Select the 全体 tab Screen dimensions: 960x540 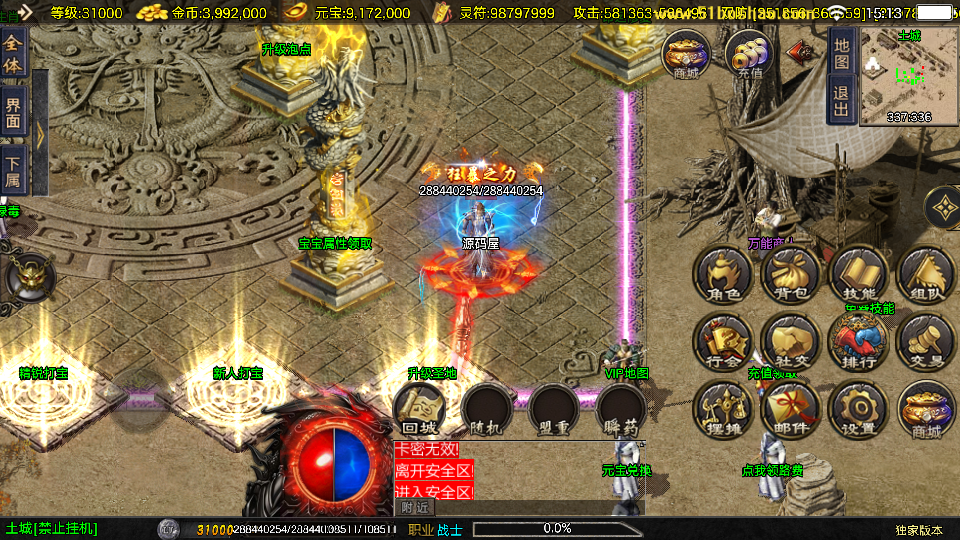click(13, 50)
